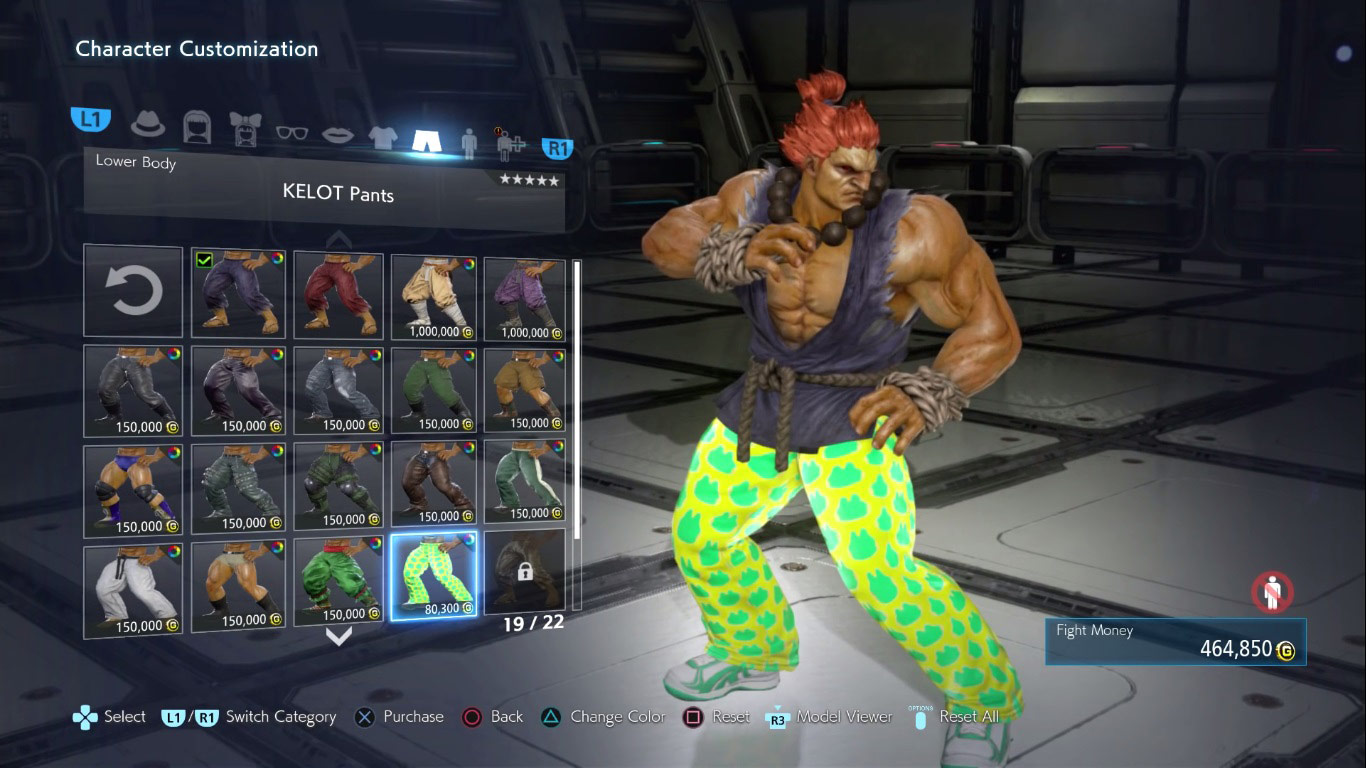Select the hat category tab

(x=149, y=123)
